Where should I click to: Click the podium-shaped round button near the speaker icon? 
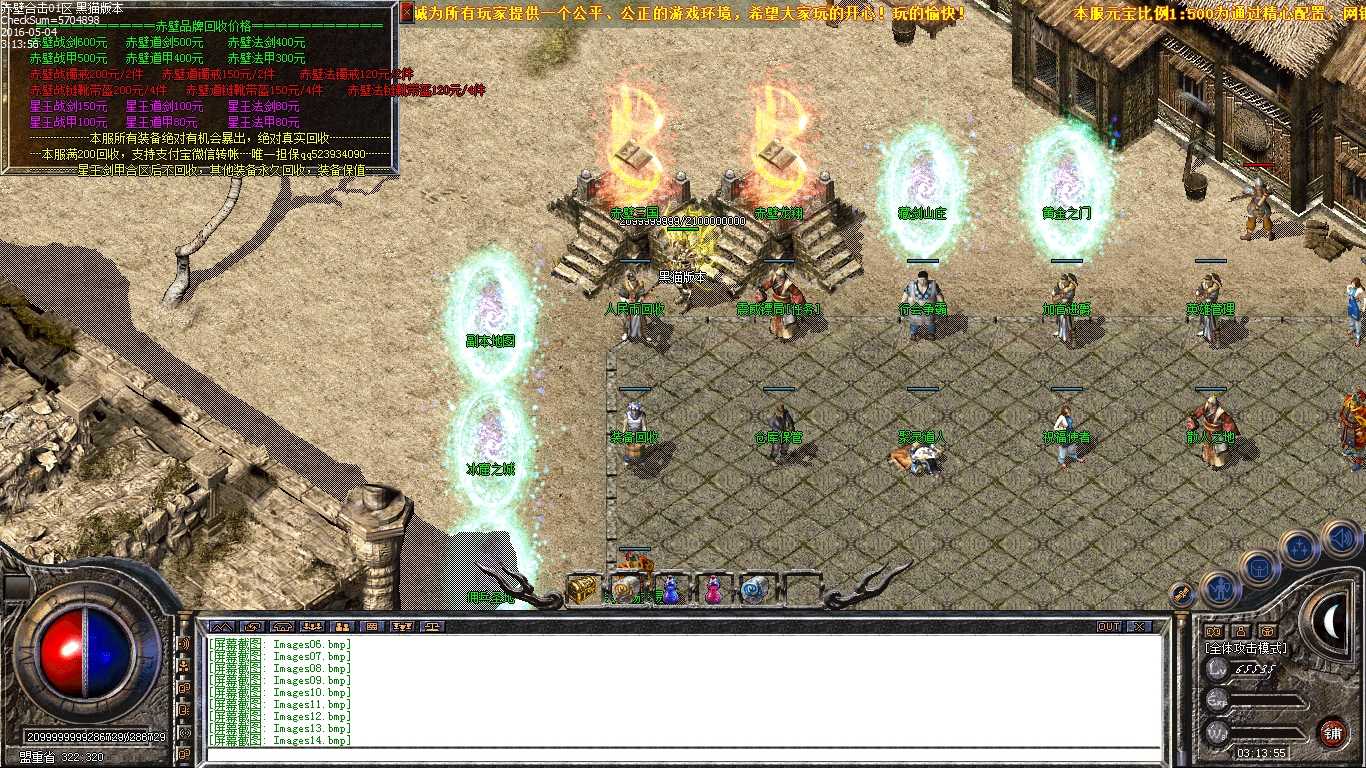(x=1260, y=570)
